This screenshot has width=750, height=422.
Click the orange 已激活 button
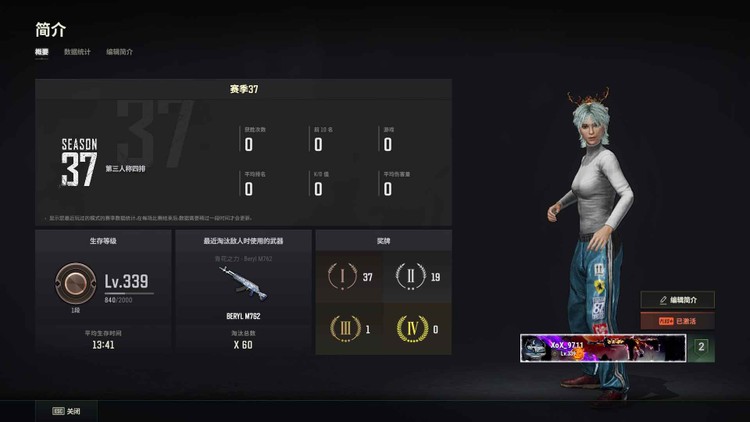click(x=678, y=321)
